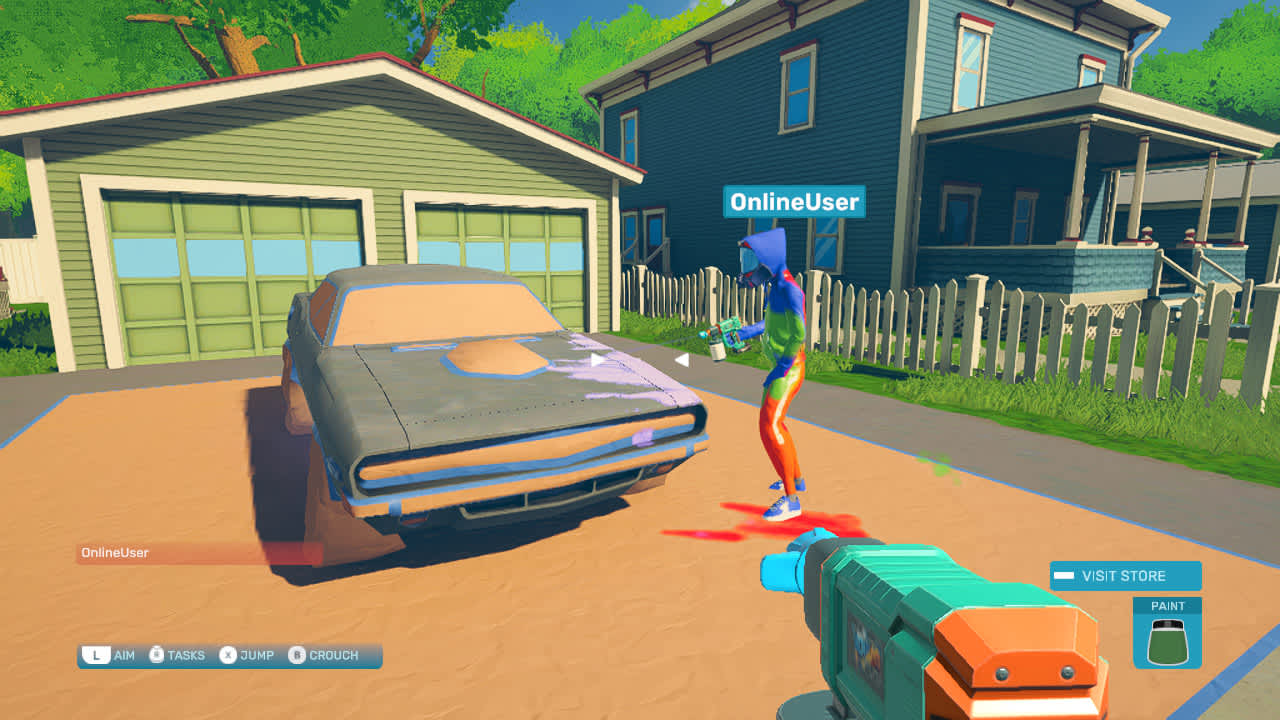Click the white bar icon on VISIT STORE
The height and width of the screenshot is (720, 1280).
point(1064,575)
